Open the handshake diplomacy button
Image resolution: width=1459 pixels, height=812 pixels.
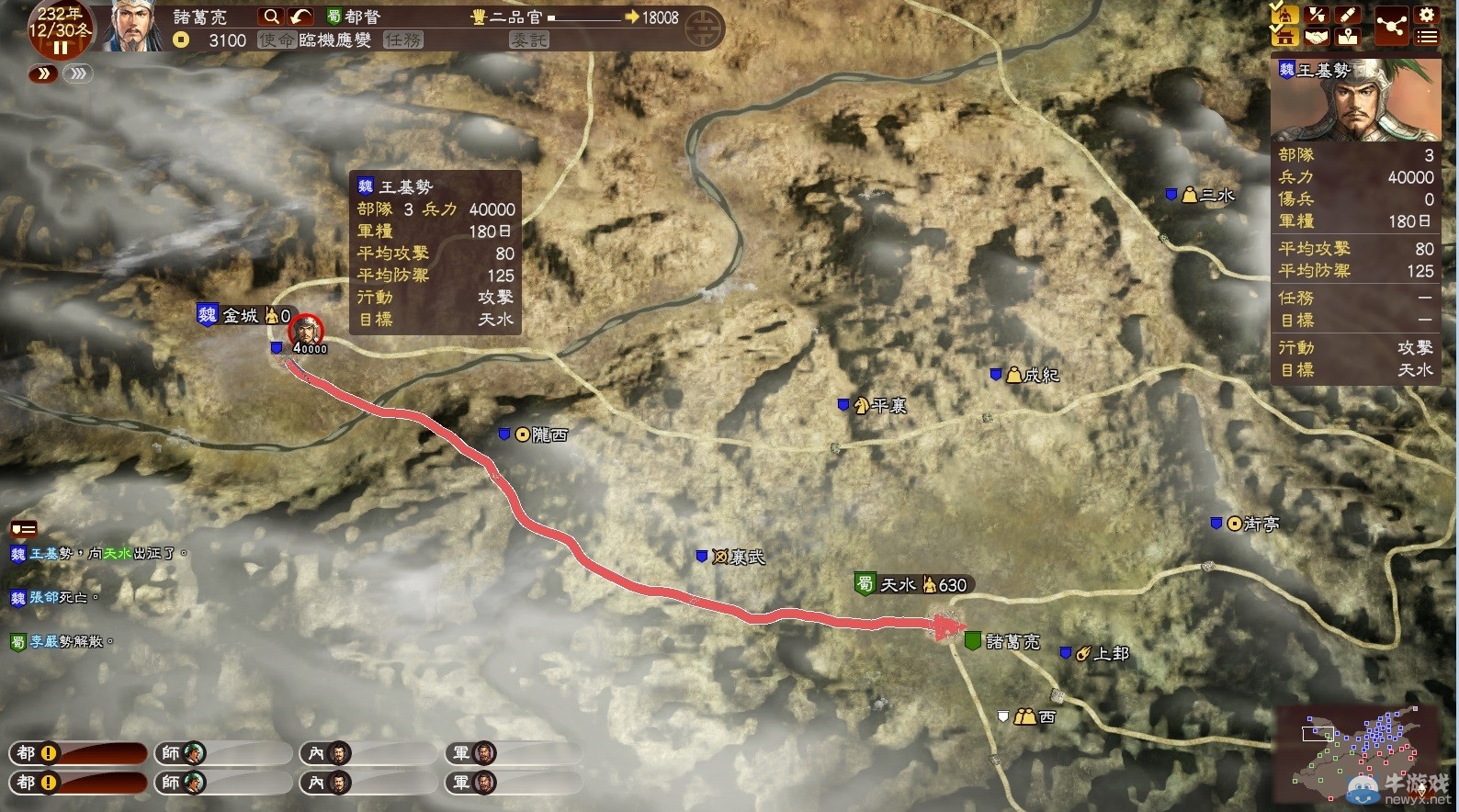pyautogui.click(x=1317, y=37)
